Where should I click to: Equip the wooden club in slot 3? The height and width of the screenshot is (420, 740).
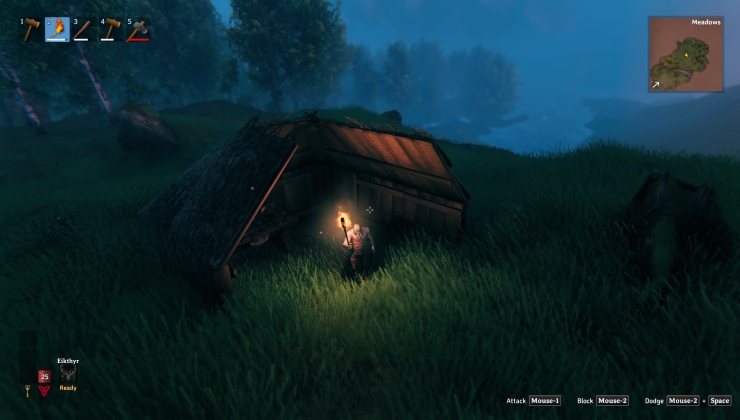pyautogui.click(x=83, y=29)
